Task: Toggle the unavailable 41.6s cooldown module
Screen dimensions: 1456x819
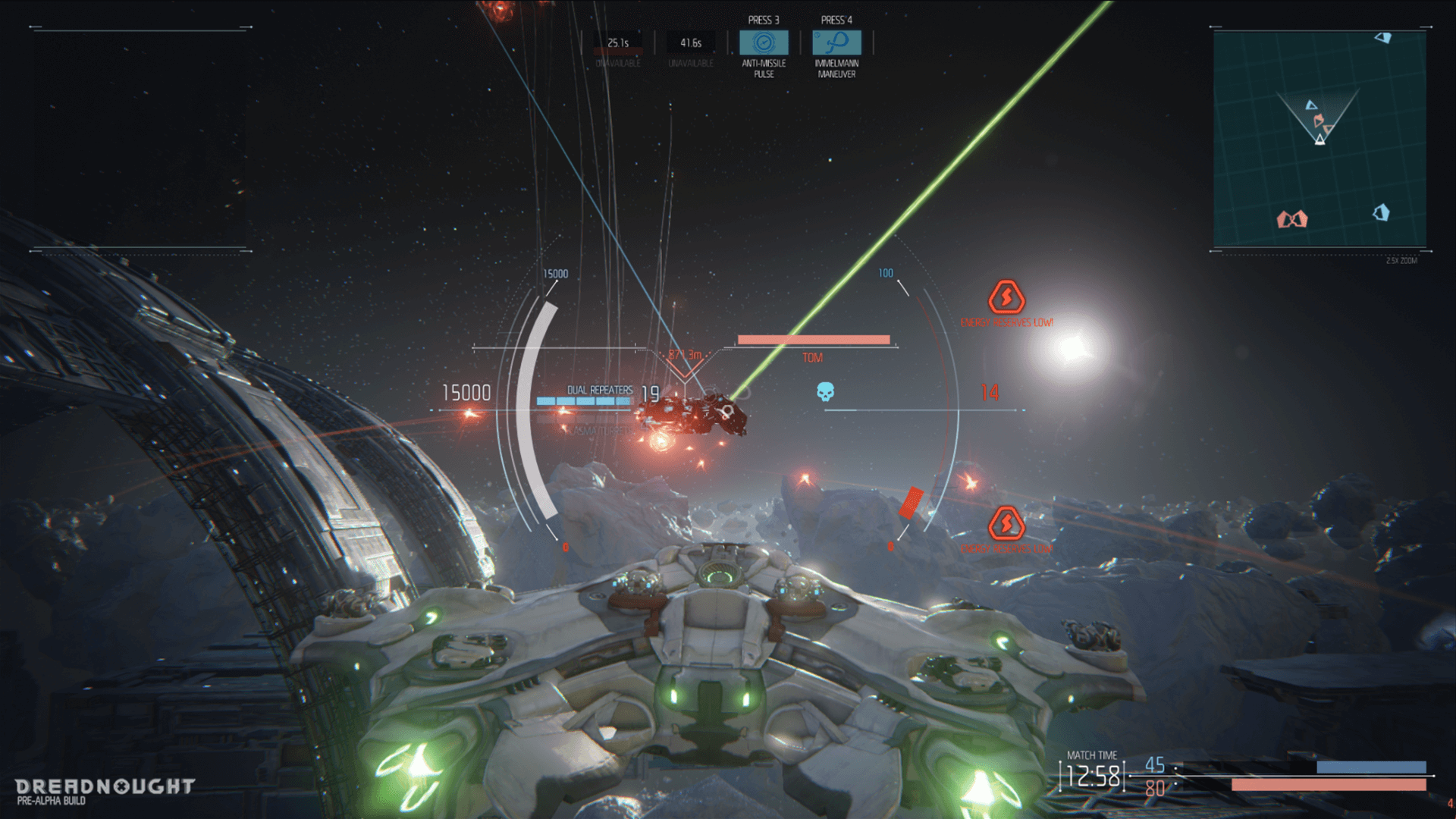Action: point(692,42)
